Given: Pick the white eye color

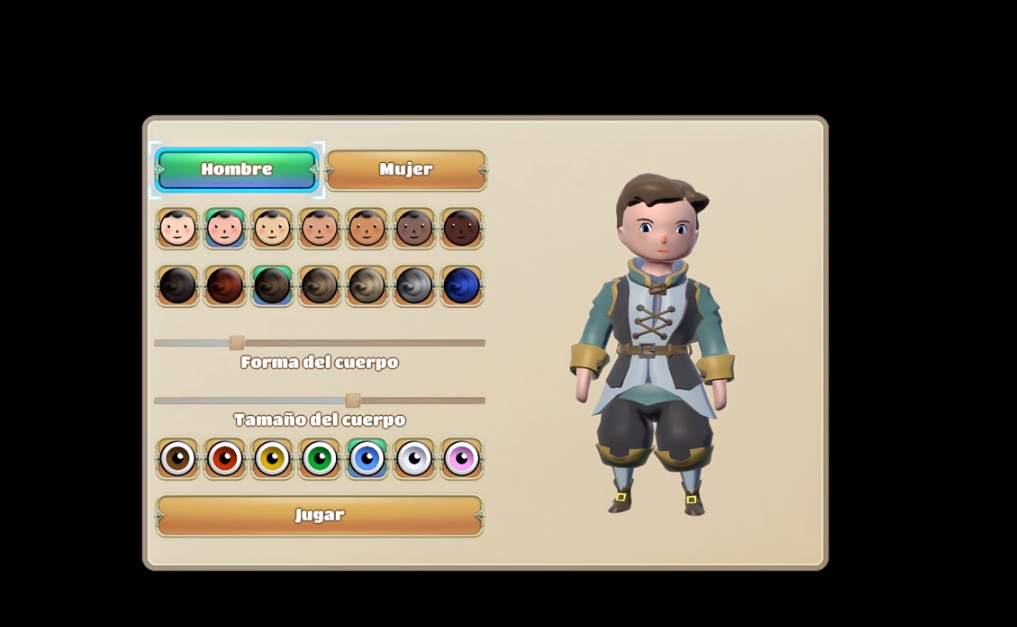Looking at the screenshot, I should 414,459.
